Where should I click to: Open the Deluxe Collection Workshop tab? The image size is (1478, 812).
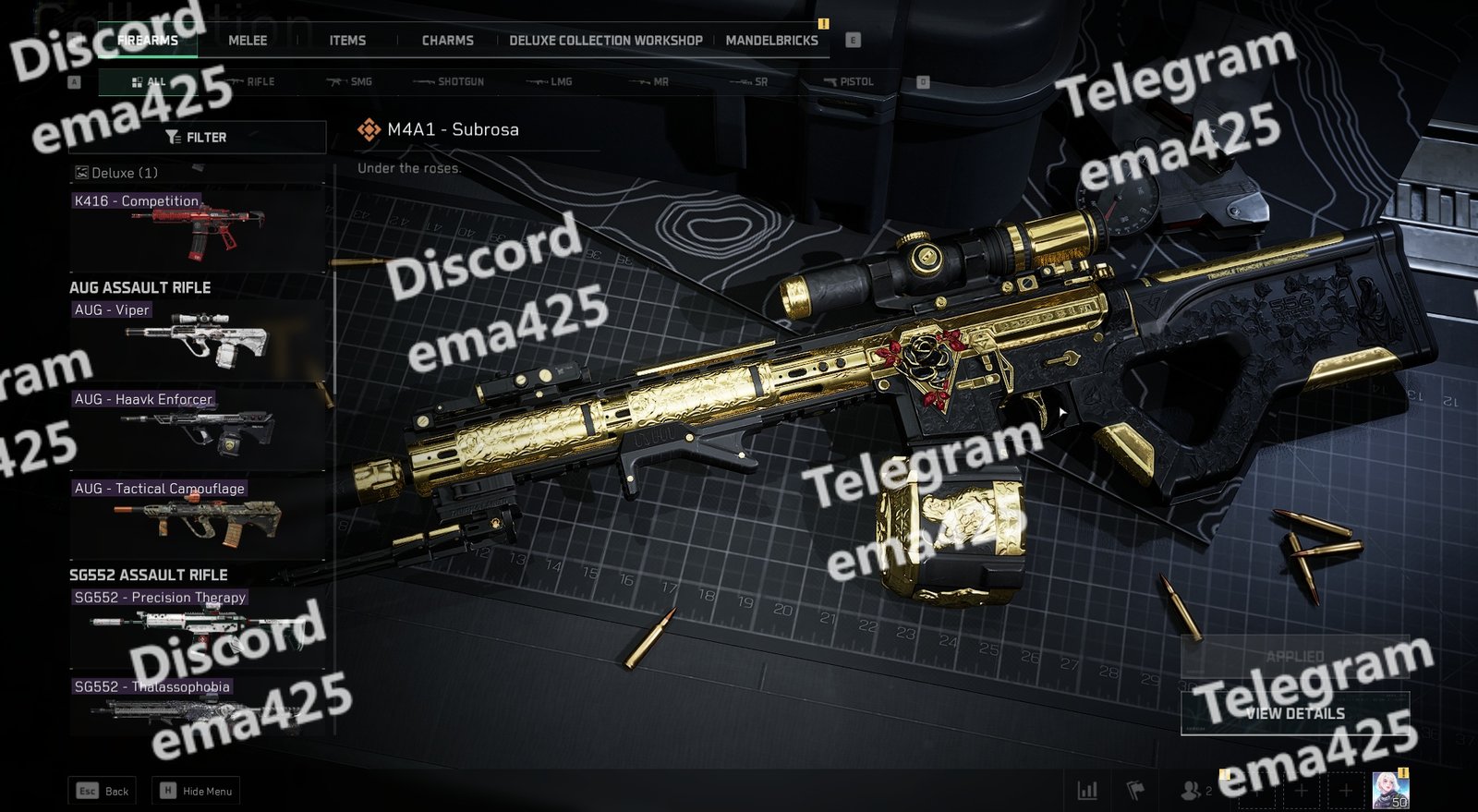605,41
